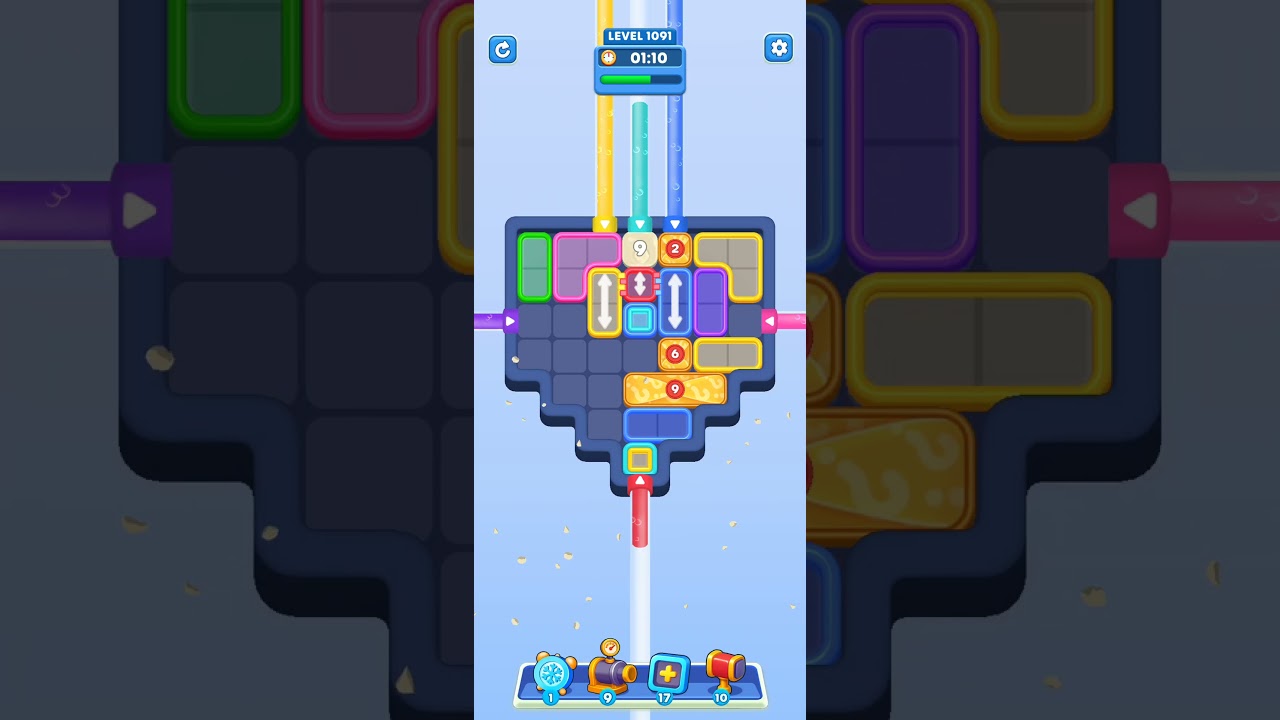Tap the purple nozzle on the left edge
This screenshot has height=720, width=1280.
[510, 321]
